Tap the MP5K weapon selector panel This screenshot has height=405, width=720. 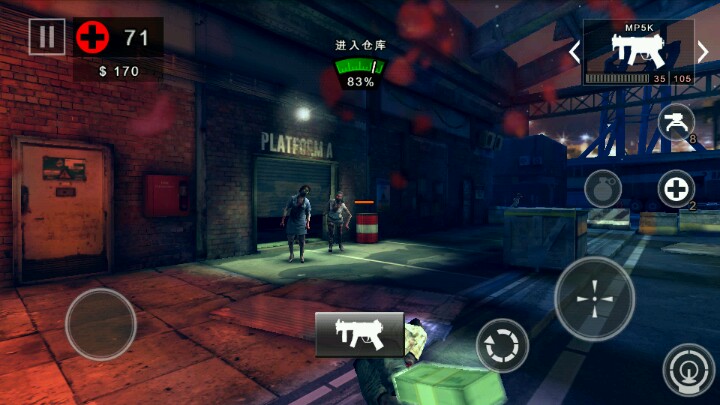click(x=640, y=52)
